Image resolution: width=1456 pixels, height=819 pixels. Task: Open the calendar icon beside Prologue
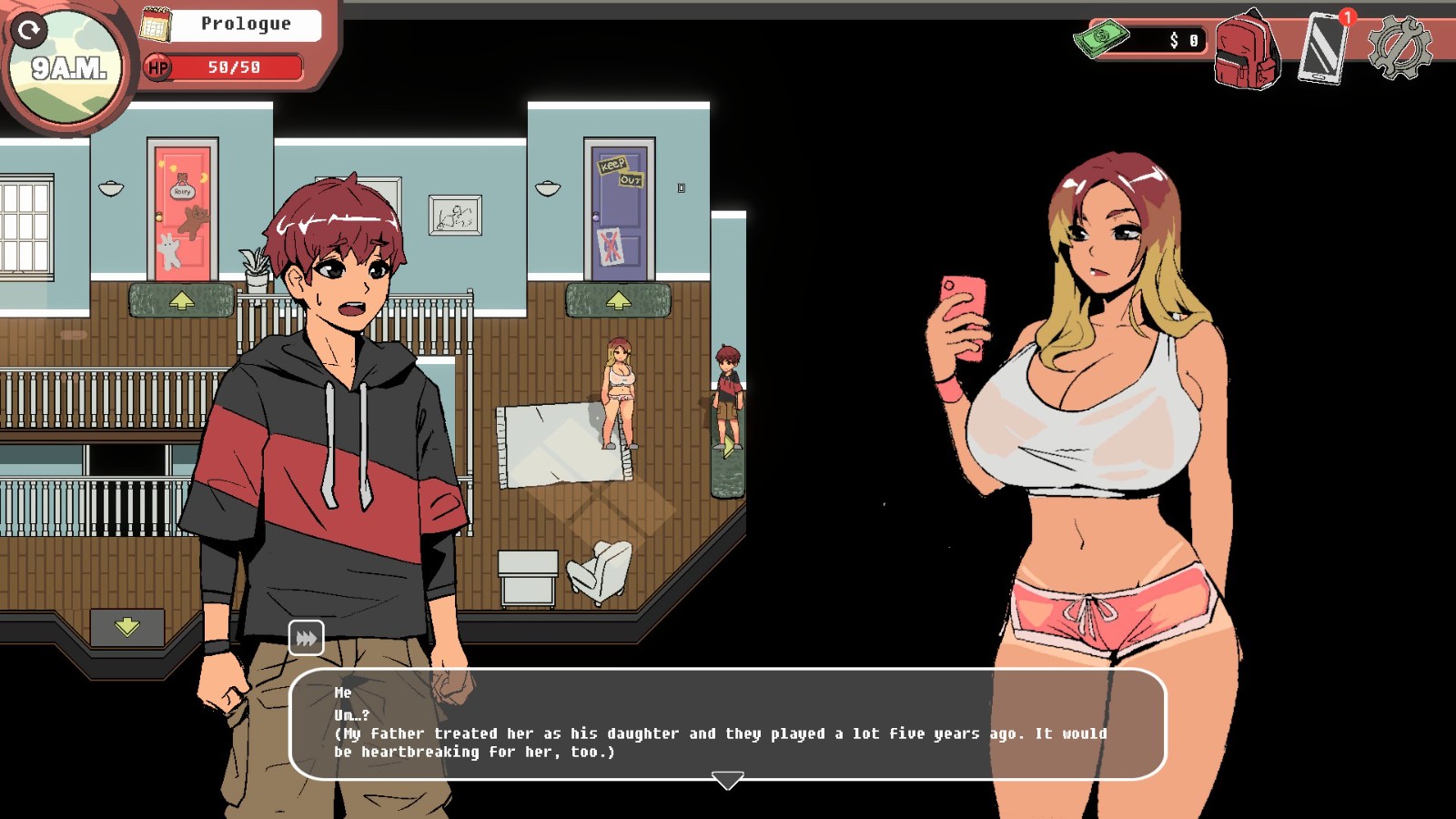click(156, 25)
